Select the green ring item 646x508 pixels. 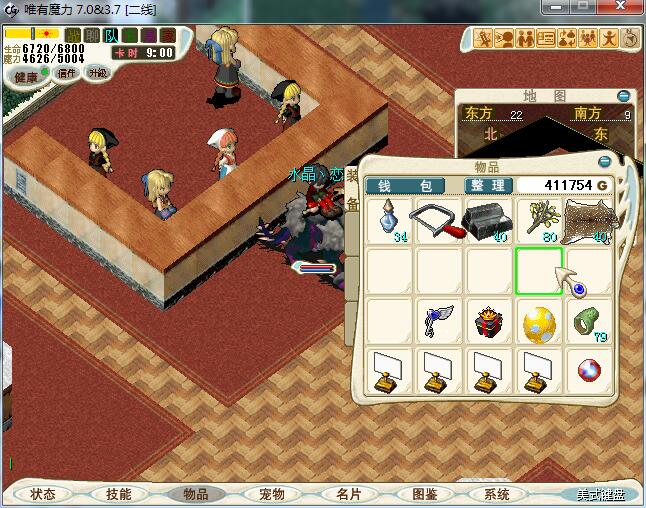click(588, 322)
